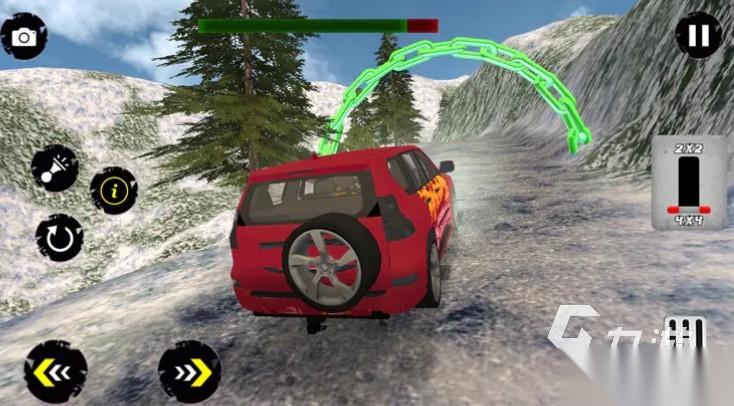Steer left with the yellow arrows
Image resolution: width=734 pixels, height=406 pixels.
54,371
